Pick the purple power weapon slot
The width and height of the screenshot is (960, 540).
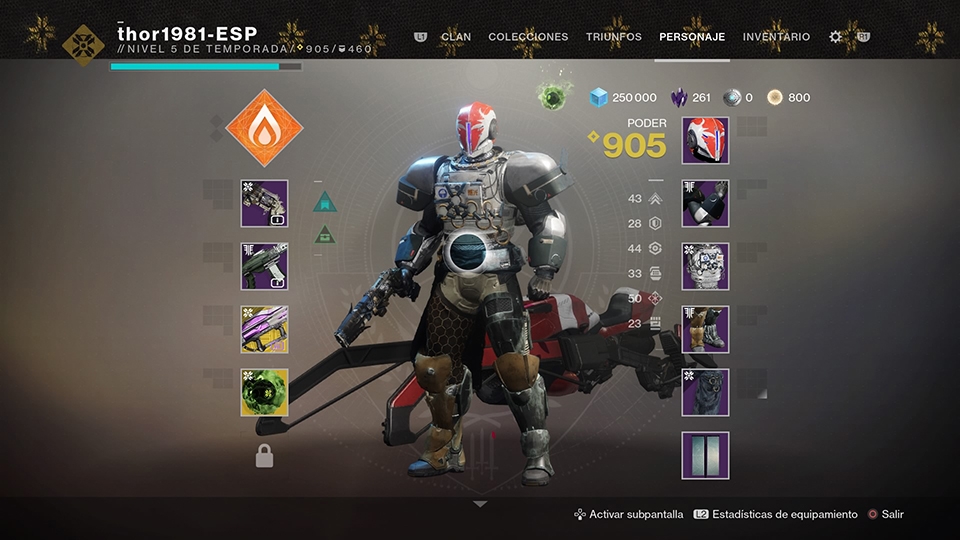(264, 330)
